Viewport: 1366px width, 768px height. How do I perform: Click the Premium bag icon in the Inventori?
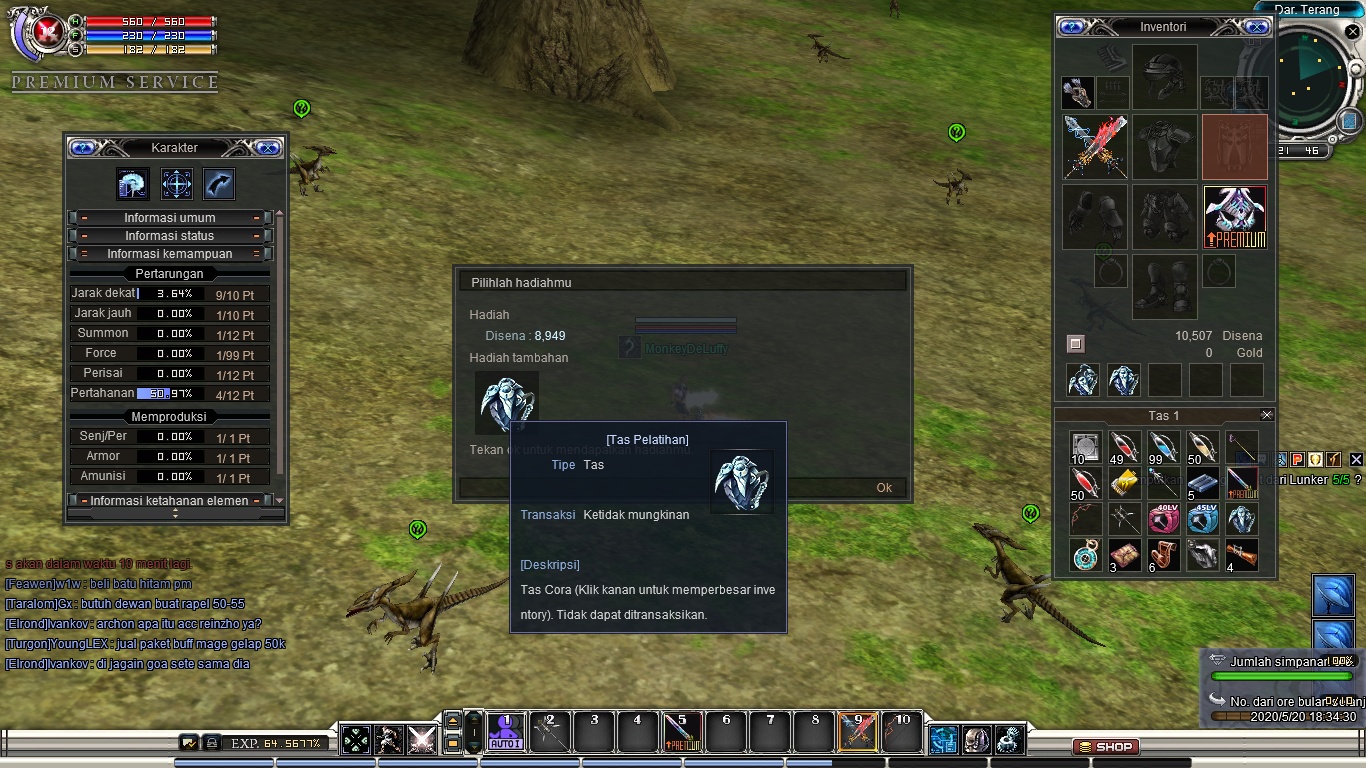[1234, 218]
